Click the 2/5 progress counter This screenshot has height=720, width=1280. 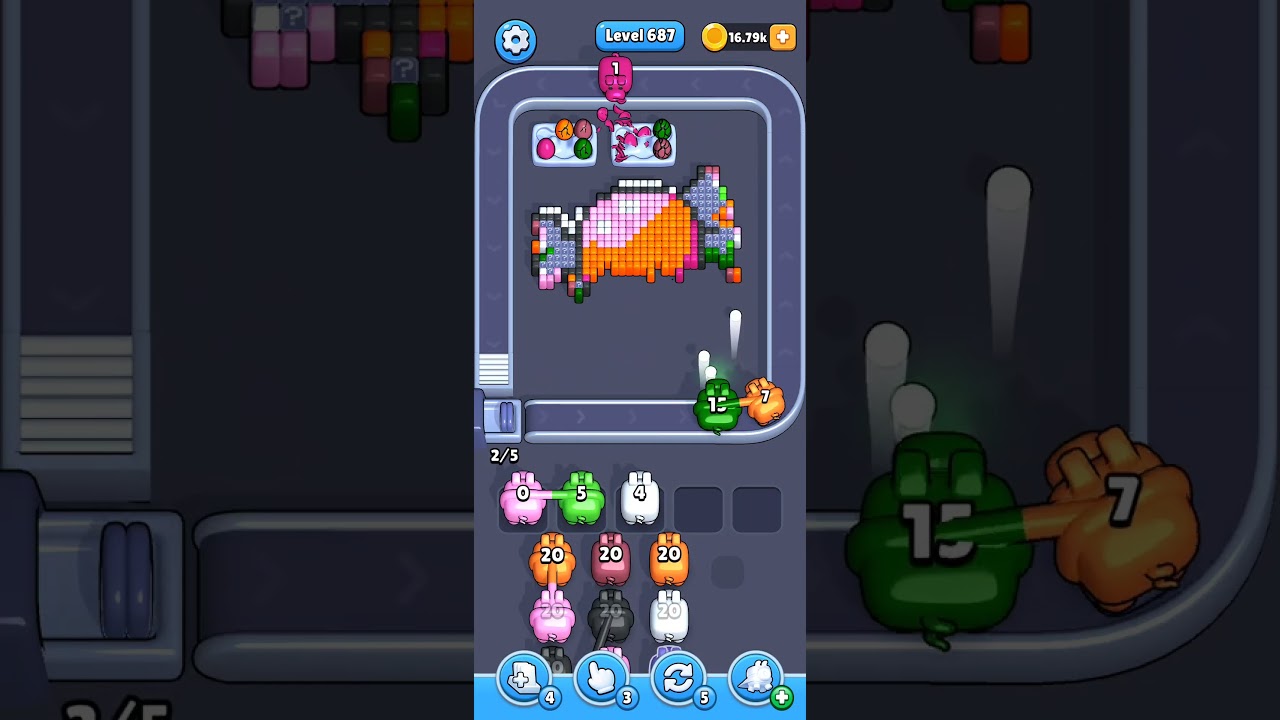click(502, 456)
